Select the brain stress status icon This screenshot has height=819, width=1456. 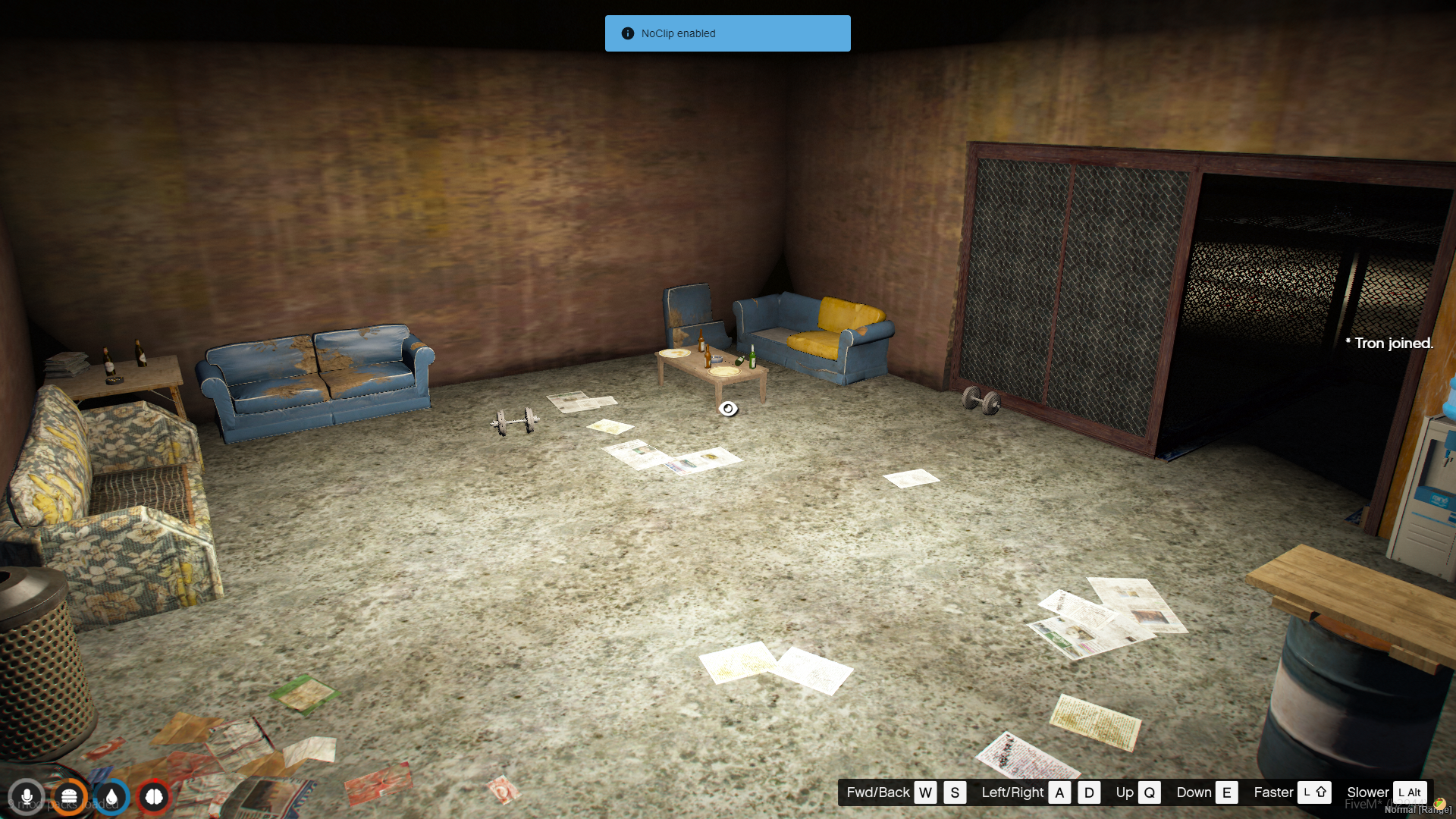[x=154, y=797]
